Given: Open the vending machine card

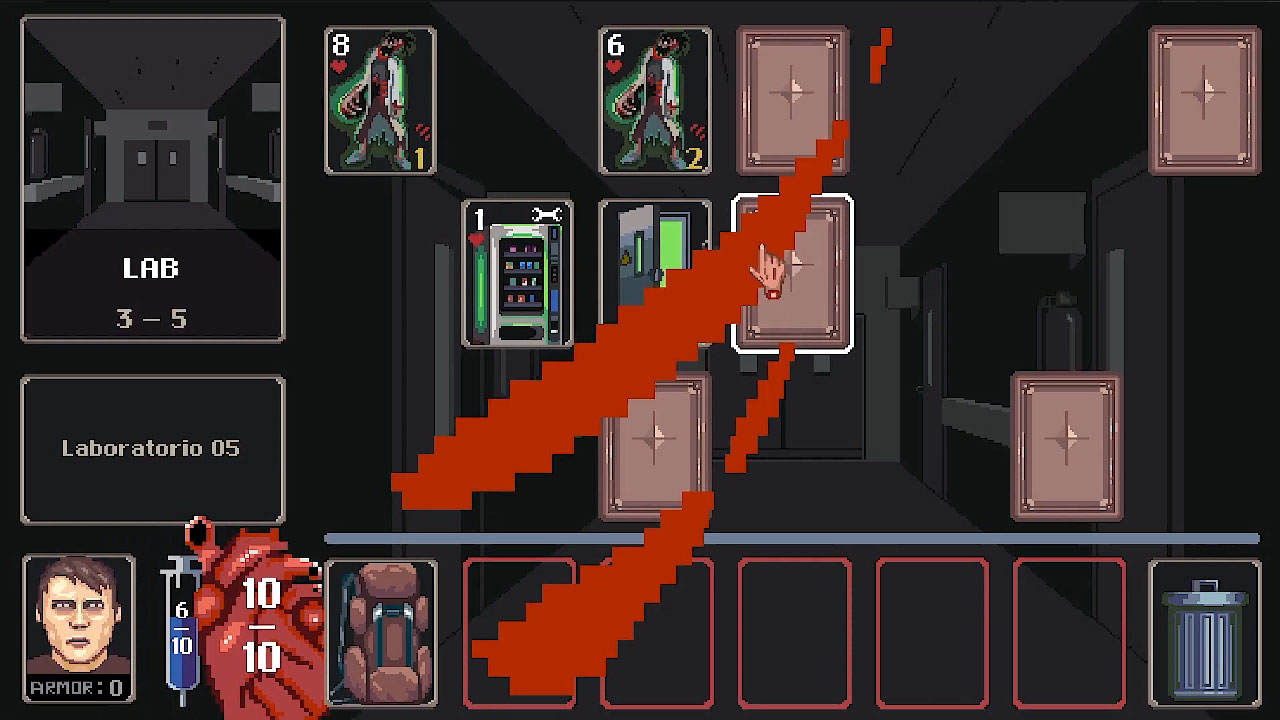Looking at the screenshot, I should [x=516, y=275].
